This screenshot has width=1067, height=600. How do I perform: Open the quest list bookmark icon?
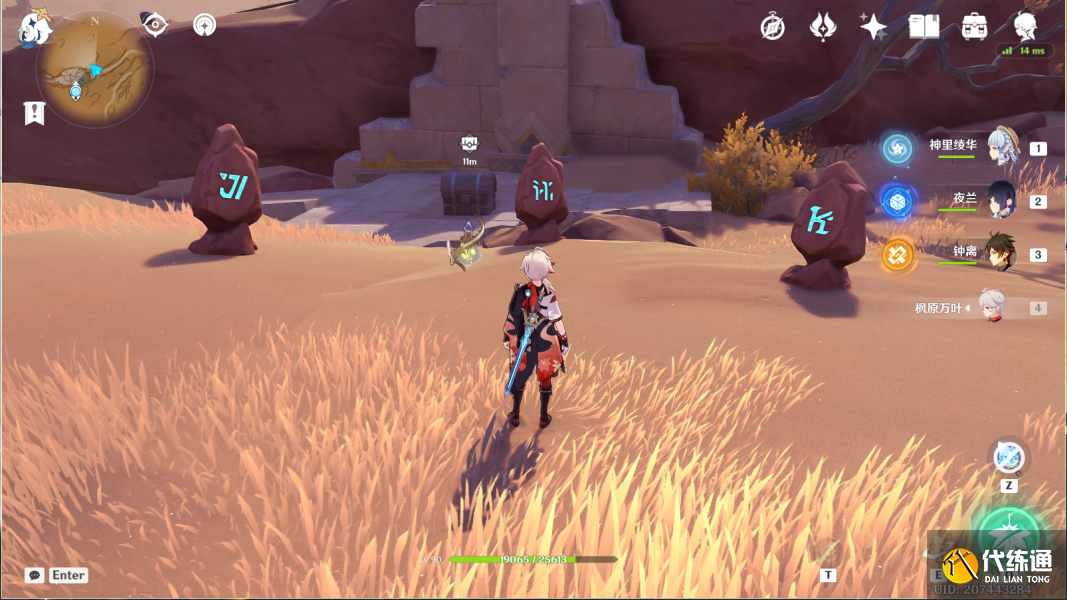coord(35,113)
